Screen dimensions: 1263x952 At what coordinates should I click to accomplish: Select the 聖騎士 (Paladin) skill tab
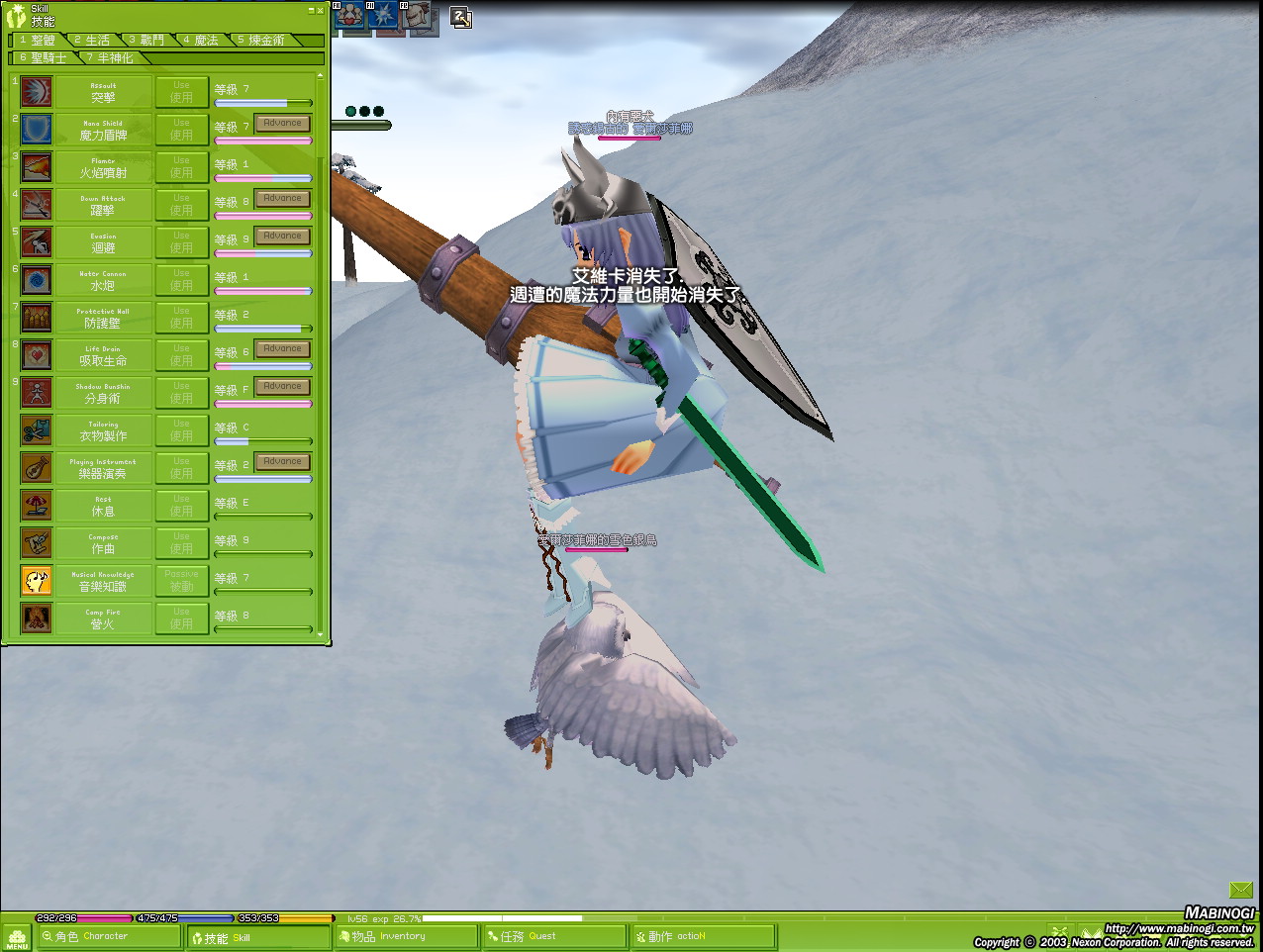tap(46, 58)
